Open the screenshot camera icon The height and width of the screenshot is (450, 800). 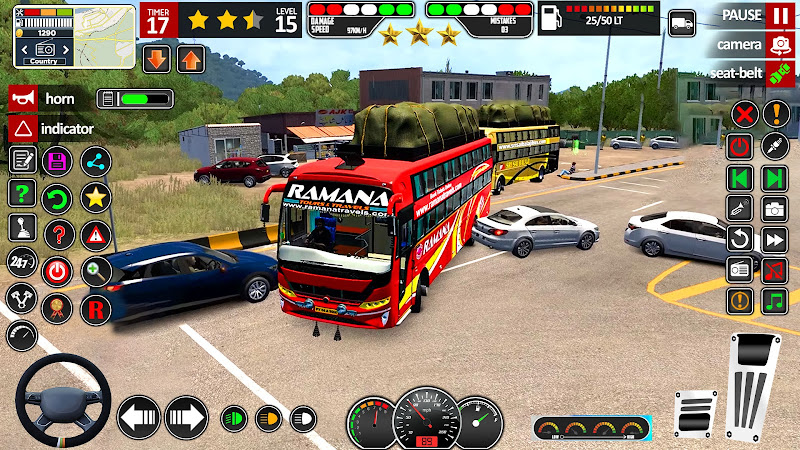(x=775, y=209)
